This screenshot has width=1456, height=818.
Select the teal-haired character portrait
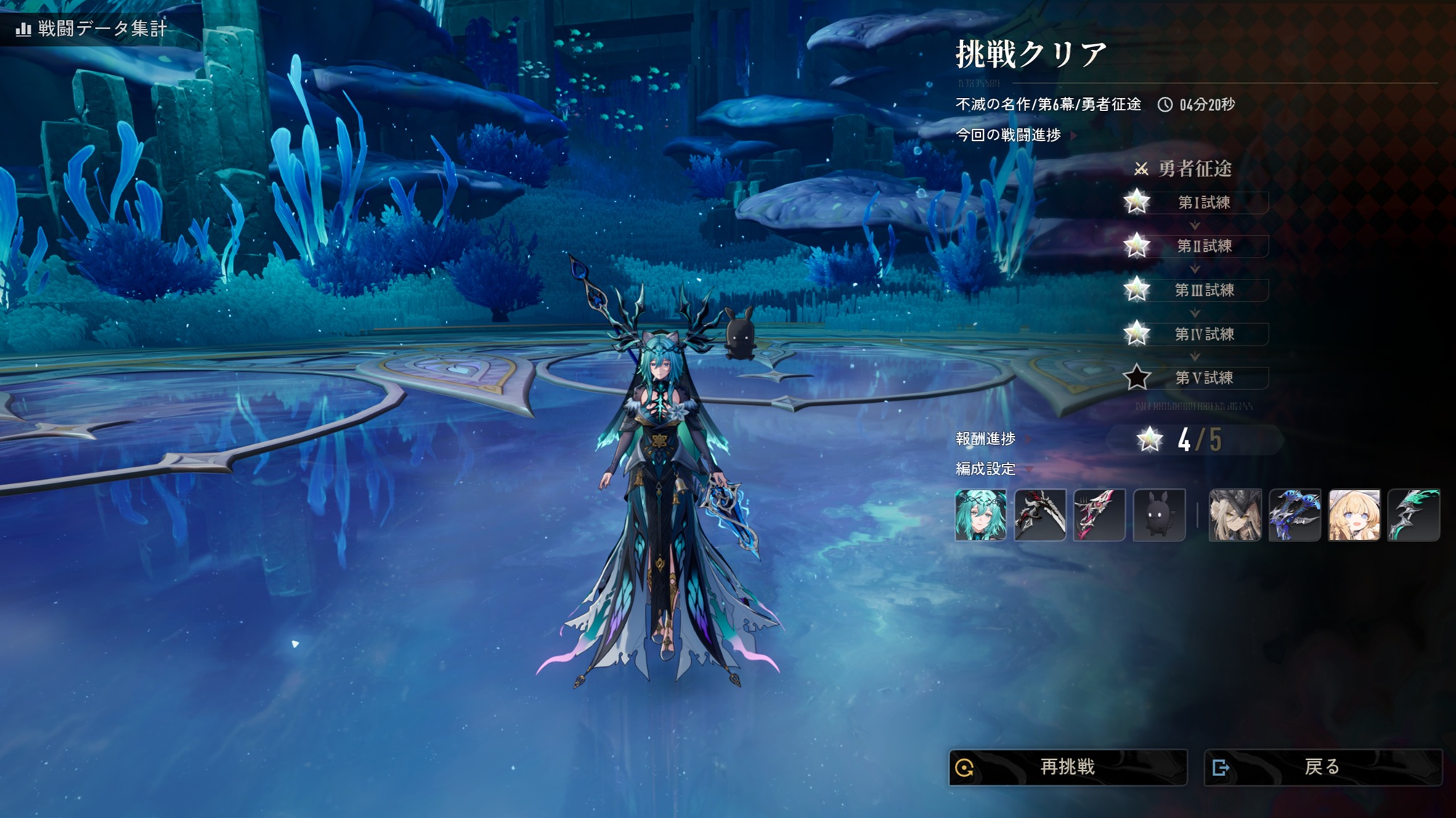(980, 515)
